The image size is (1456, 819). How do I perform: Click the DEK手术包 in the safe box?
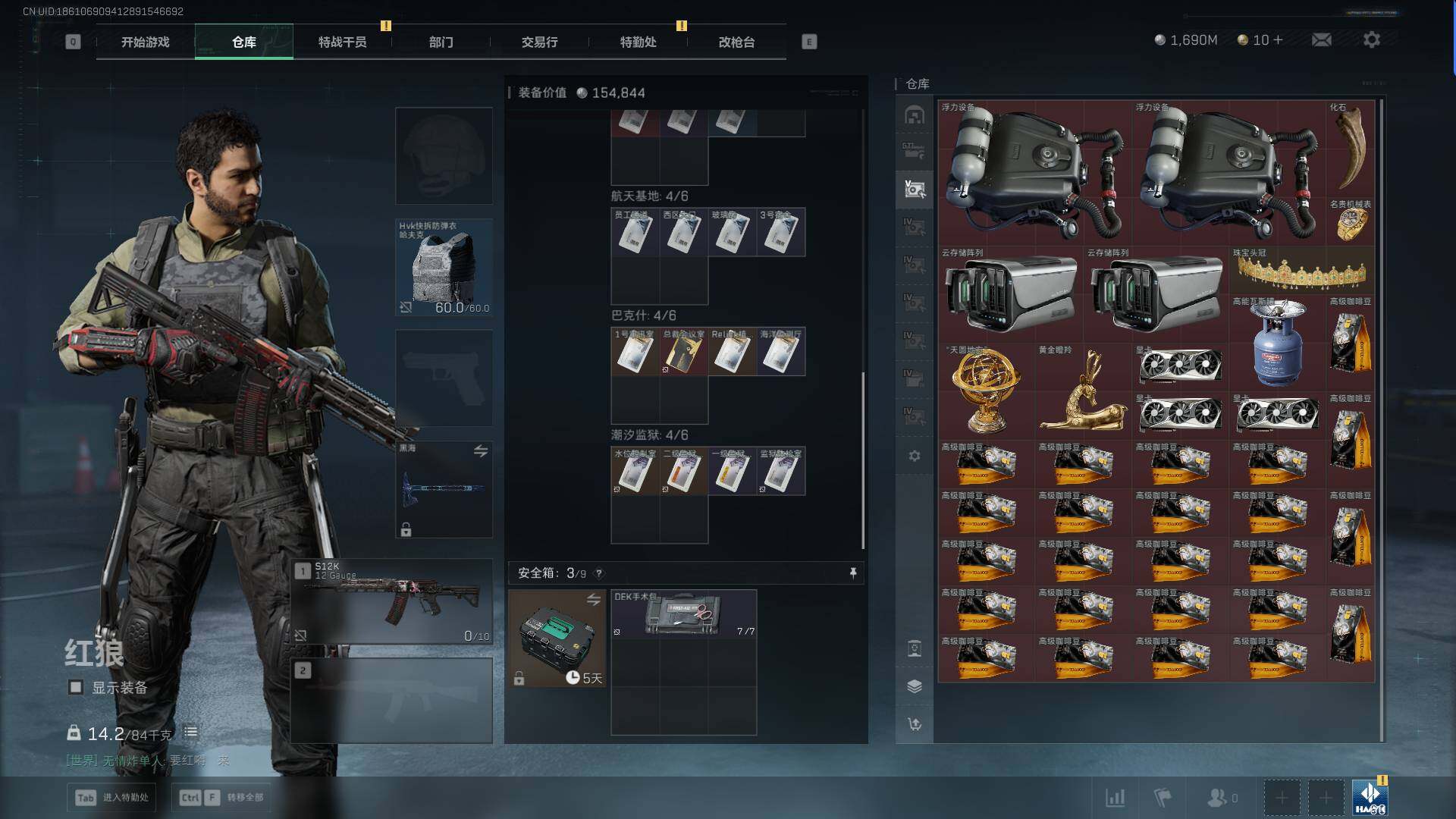tap(683, 613)
